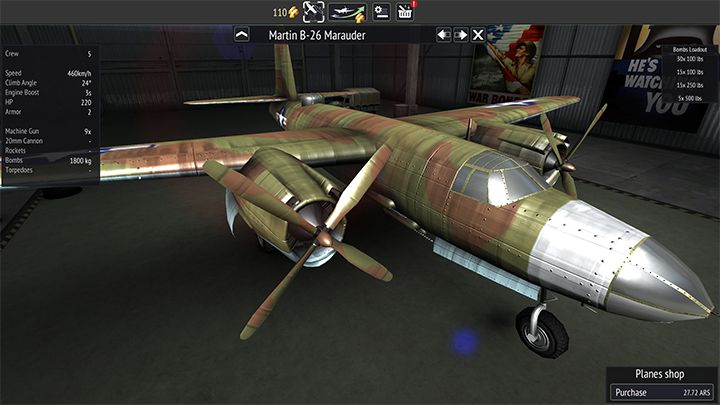Collapse the plane title bar with up chevron

click(x=241, y=34)
